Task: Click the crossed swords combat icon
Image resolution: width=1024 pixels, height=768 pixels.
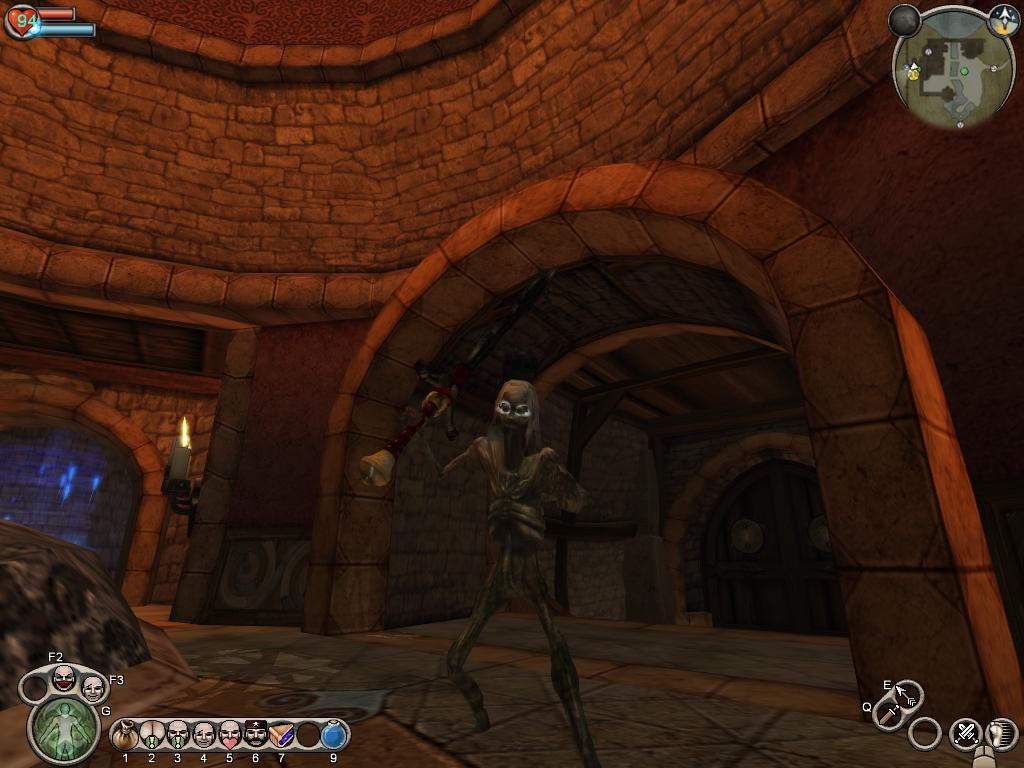Action: 965,733
